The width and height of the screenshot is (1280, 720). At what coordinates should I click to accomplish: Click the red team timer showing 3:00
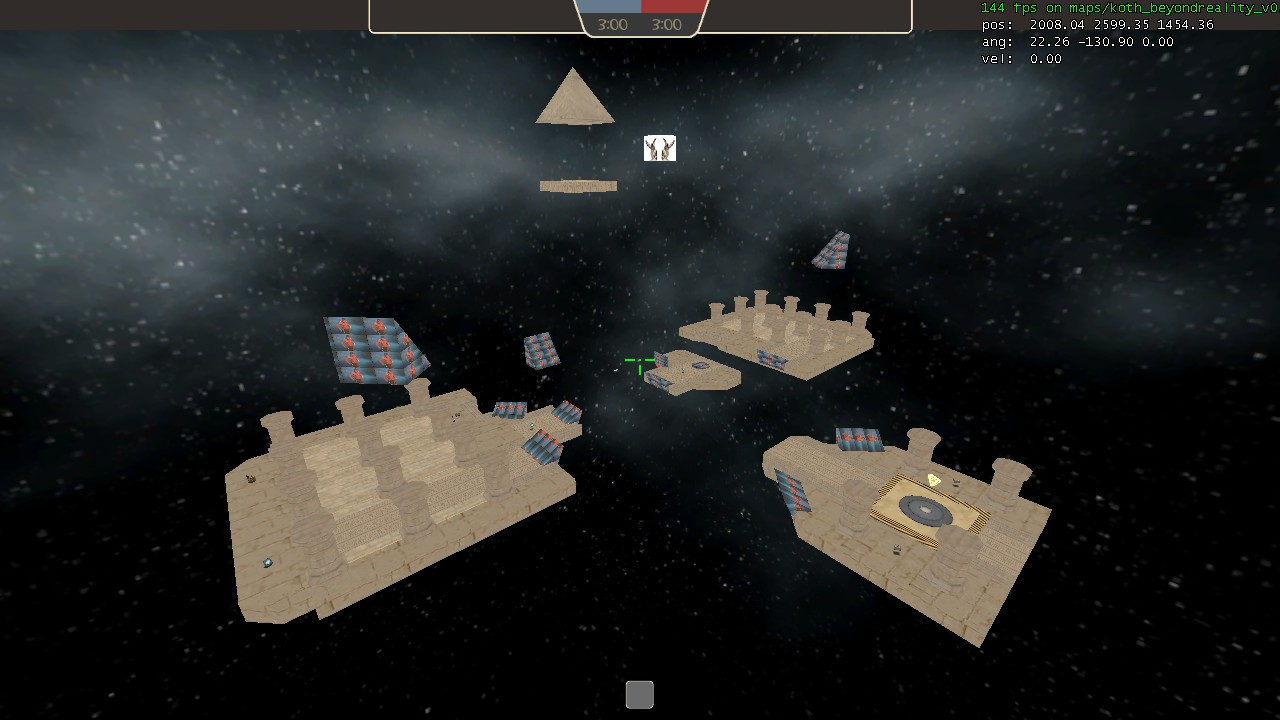pyautogui.click(x=666, y=24)
